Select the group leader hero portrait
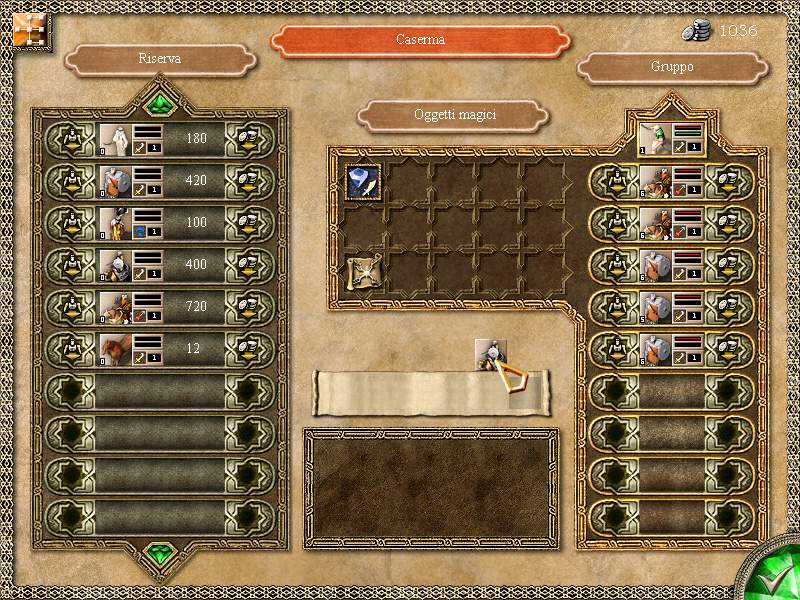This screenshot has width=800, height=600. tap(654, 139)
